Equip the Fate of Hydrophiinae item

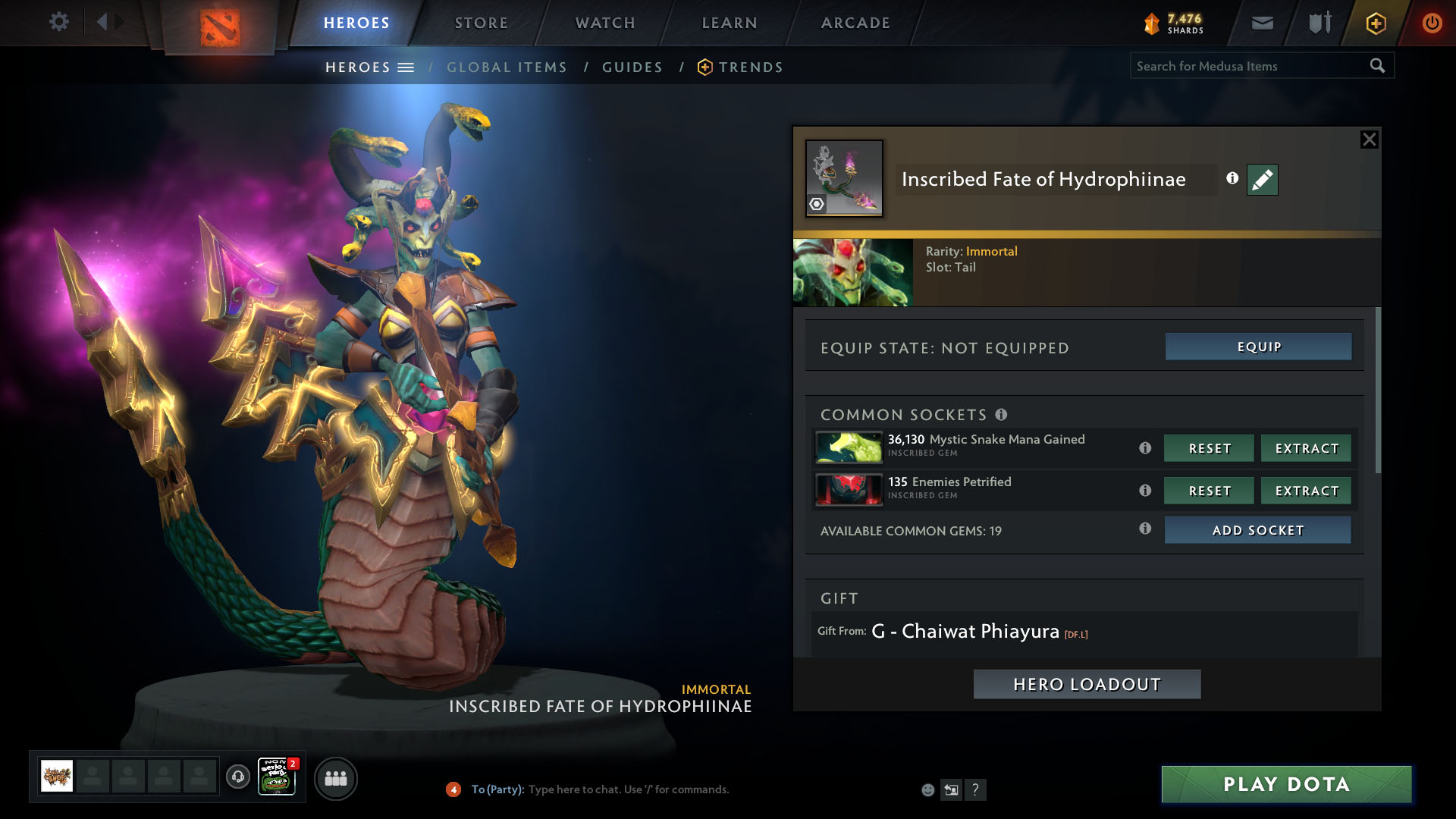[1258, 347]
